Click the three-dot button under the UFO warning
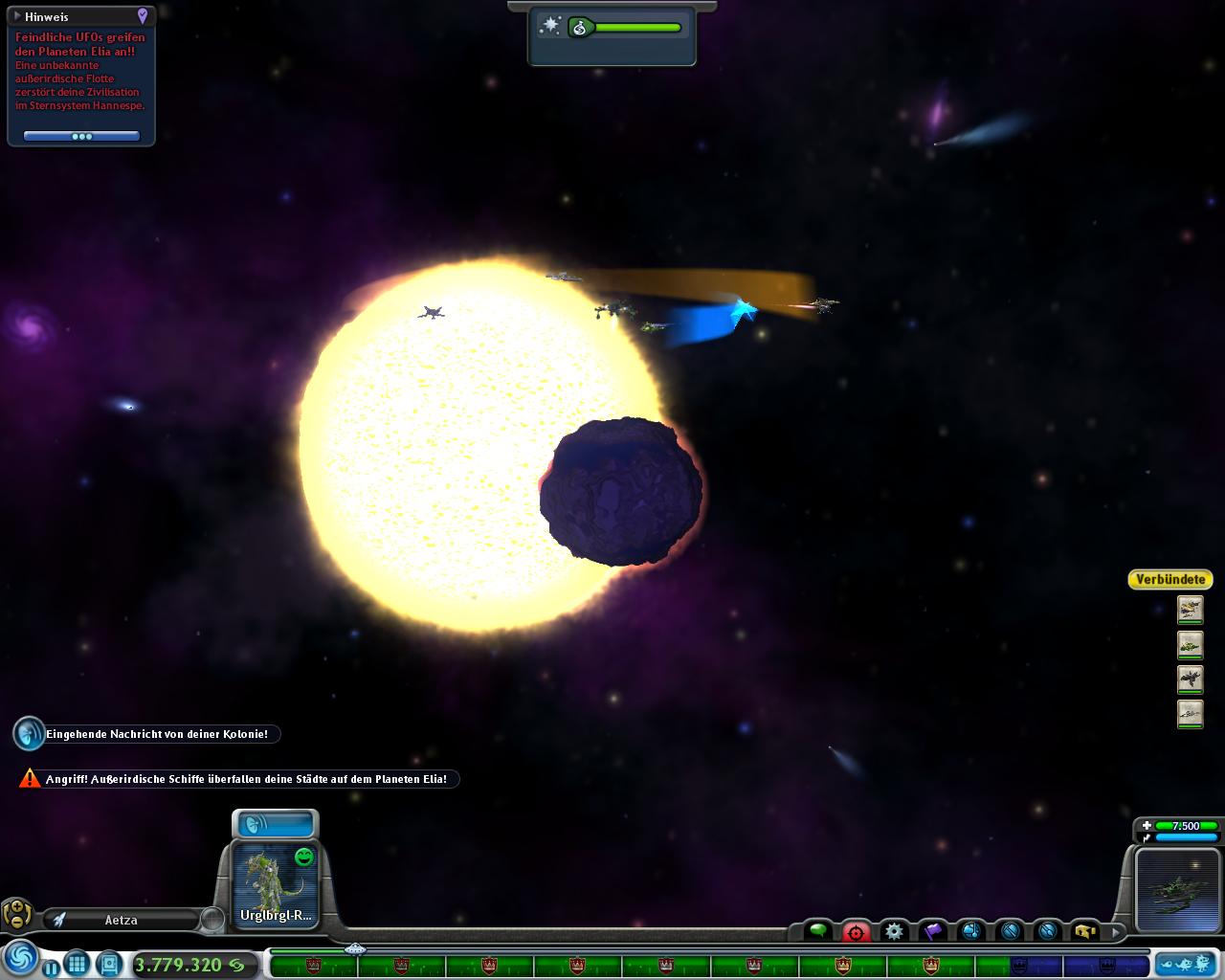This screenshot has height=980, width=1225. pos(81,136)
